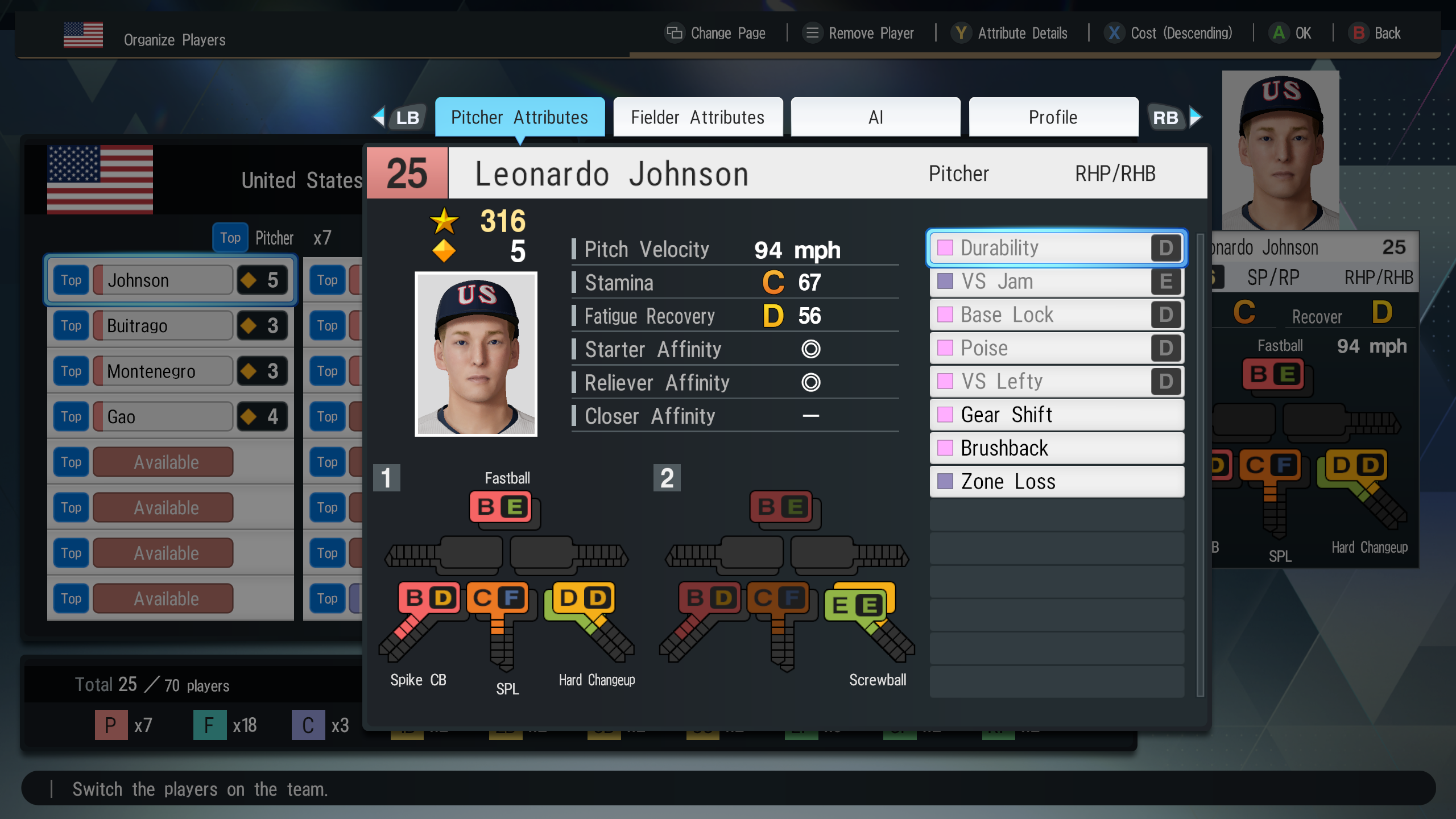Highlight the VS Lefty ability
This screenshot has height=819, width=1456.
1056,381
